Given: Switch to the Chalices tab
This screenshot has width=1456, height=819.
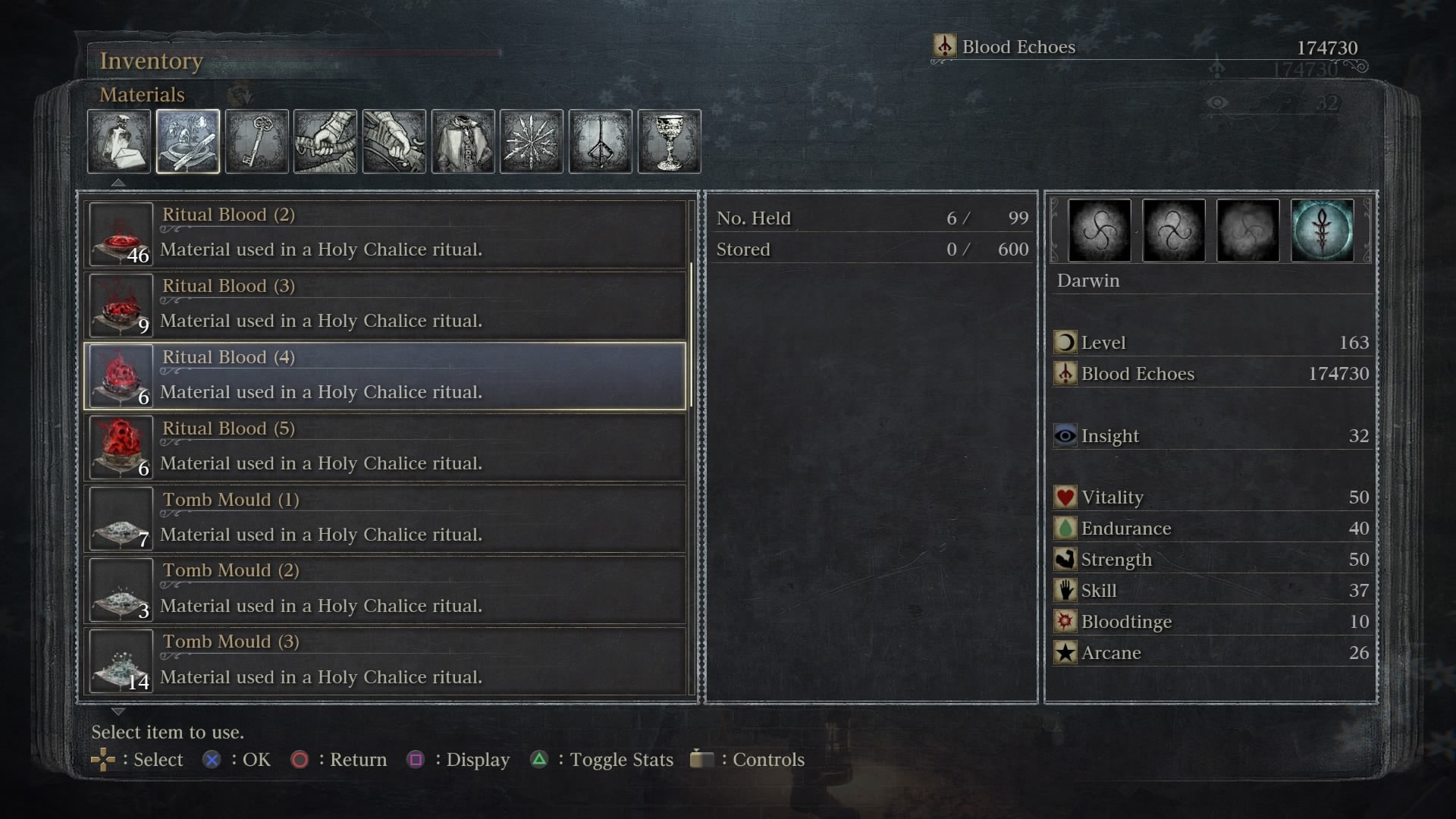Looking at the screenshot, I should click(x=670, y=140).
